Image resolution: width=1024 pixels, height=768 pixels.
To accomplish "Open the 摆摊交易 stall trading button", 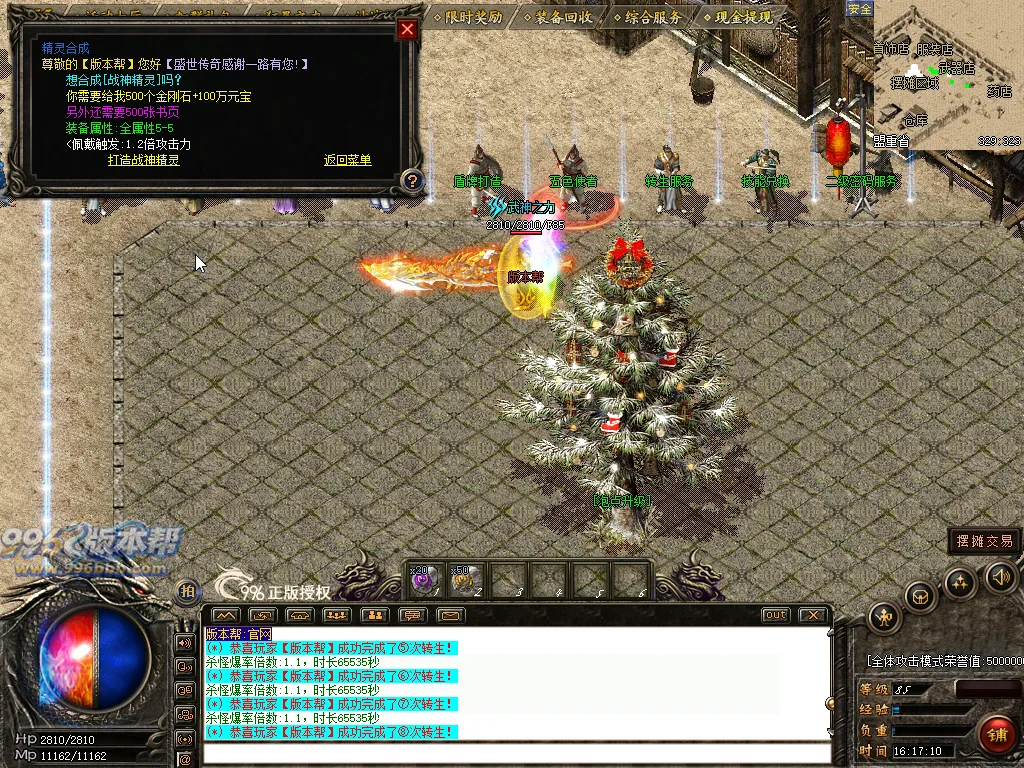I will coord(984,541).
